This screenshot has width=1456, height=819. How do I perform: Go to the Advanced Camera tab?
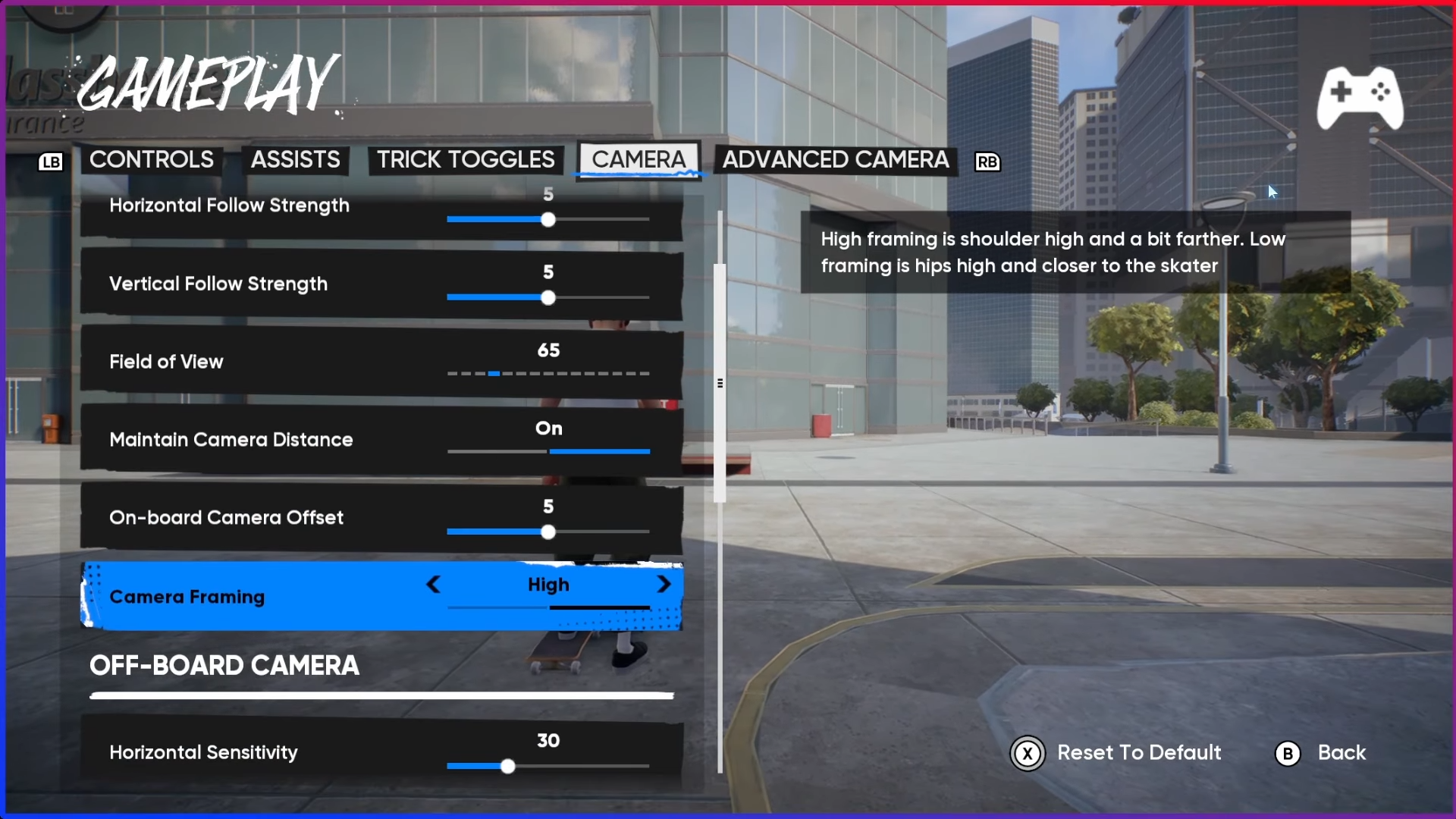[835, 160]
